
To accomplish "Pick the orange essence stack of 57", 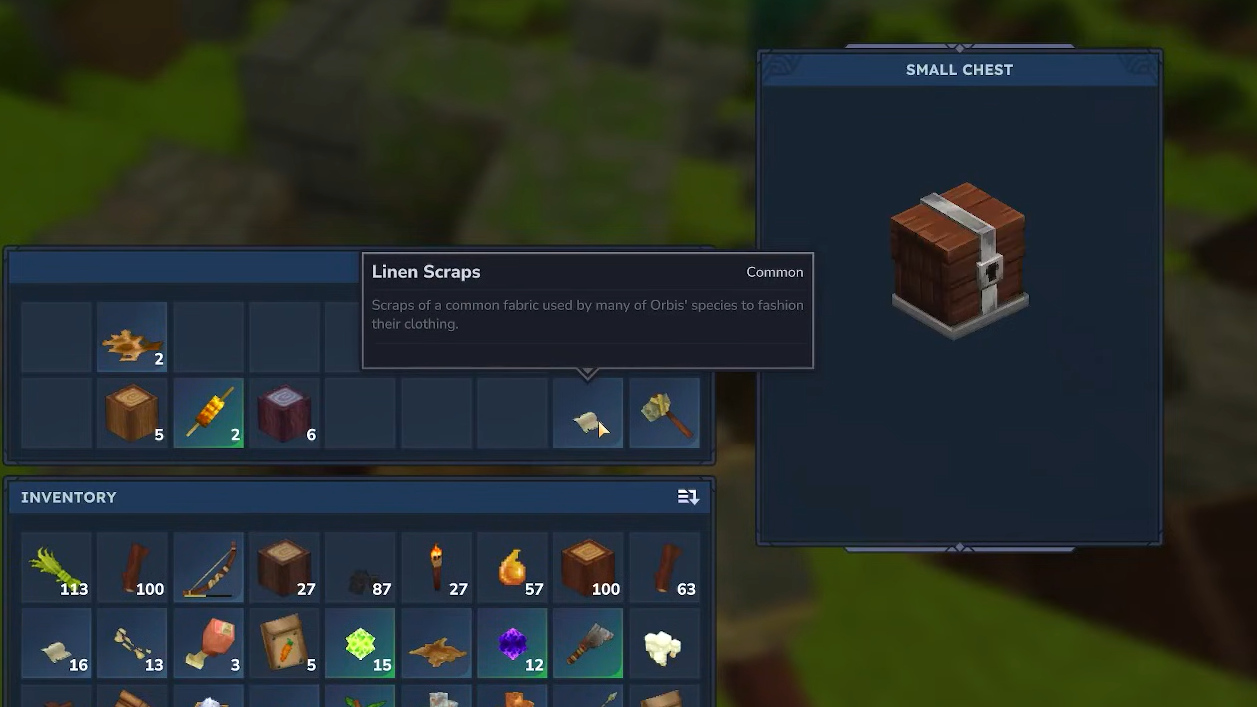I will click(x=512, y=568).
